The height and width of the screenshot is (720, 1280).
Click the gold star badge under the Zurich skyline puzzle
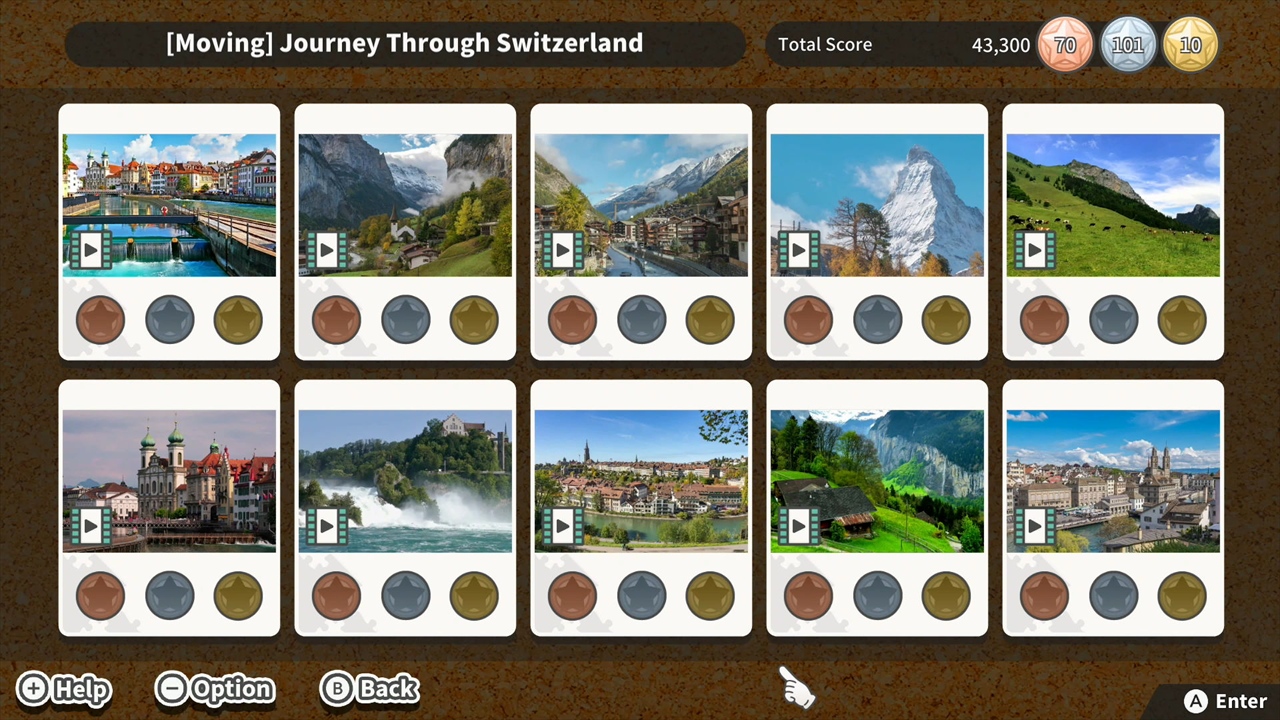[x=1181, y=594]
